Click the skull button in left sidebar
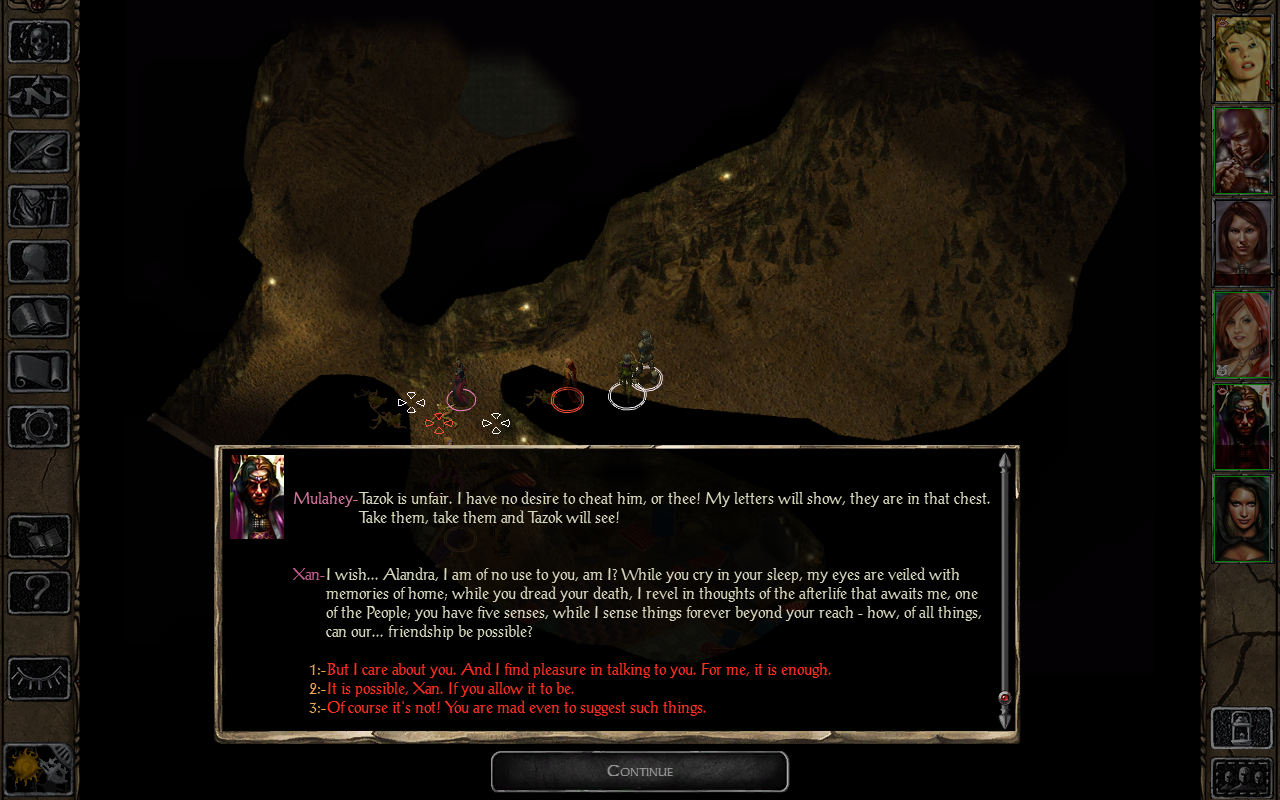This screenshot has height=800, width=1280. [x=39, y=42]
